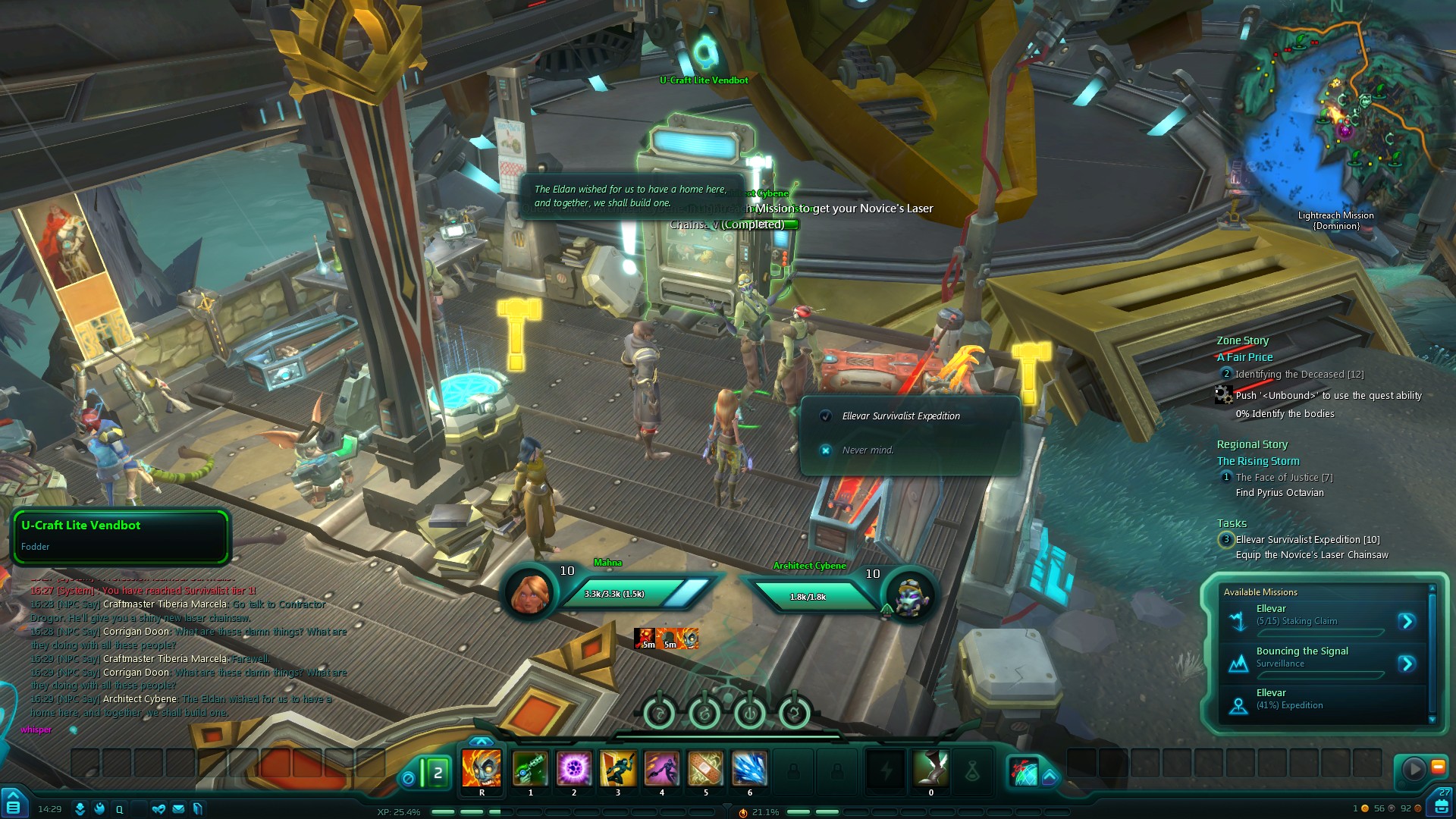
Task: Activate the flaming skull ability in slot R
Action: pos(482,769)
